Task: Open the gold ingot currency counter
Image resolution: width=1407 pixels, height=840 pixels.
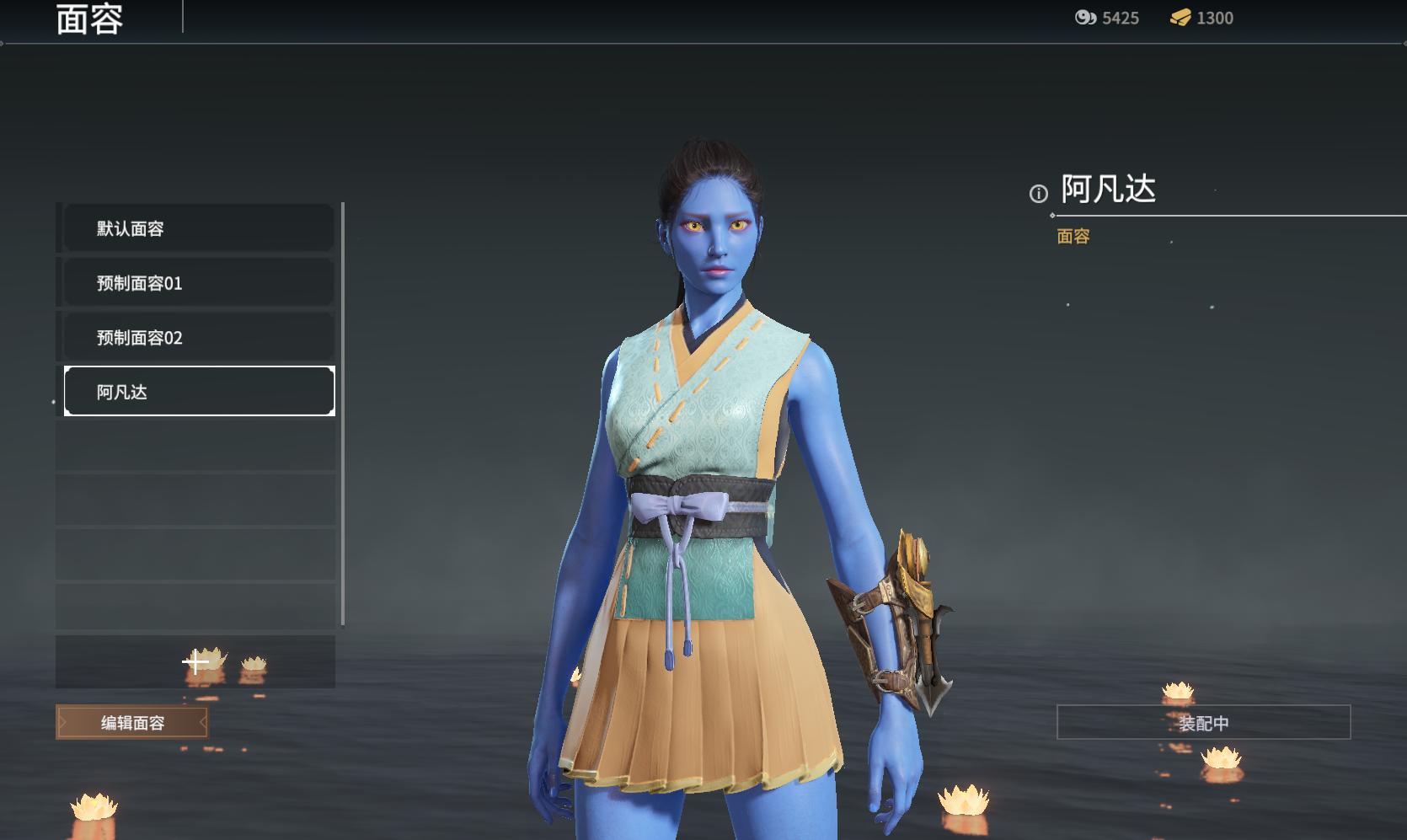Action: pyautogui.click(x=1201, y=18)
